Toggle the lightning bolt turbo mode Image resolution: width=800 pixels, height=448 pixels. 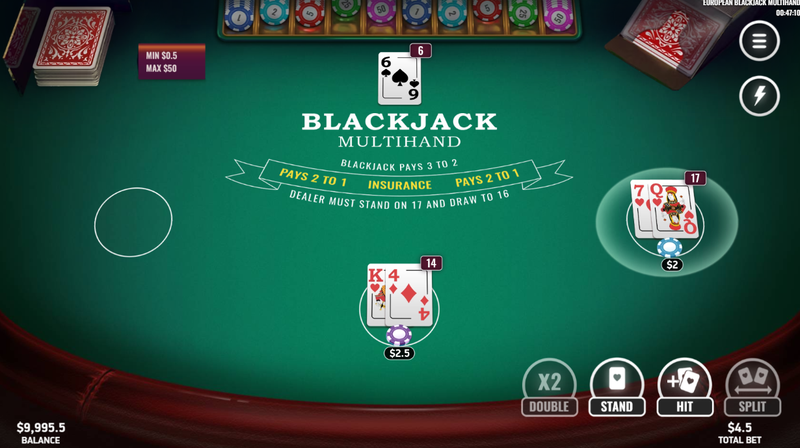(759, 96)
